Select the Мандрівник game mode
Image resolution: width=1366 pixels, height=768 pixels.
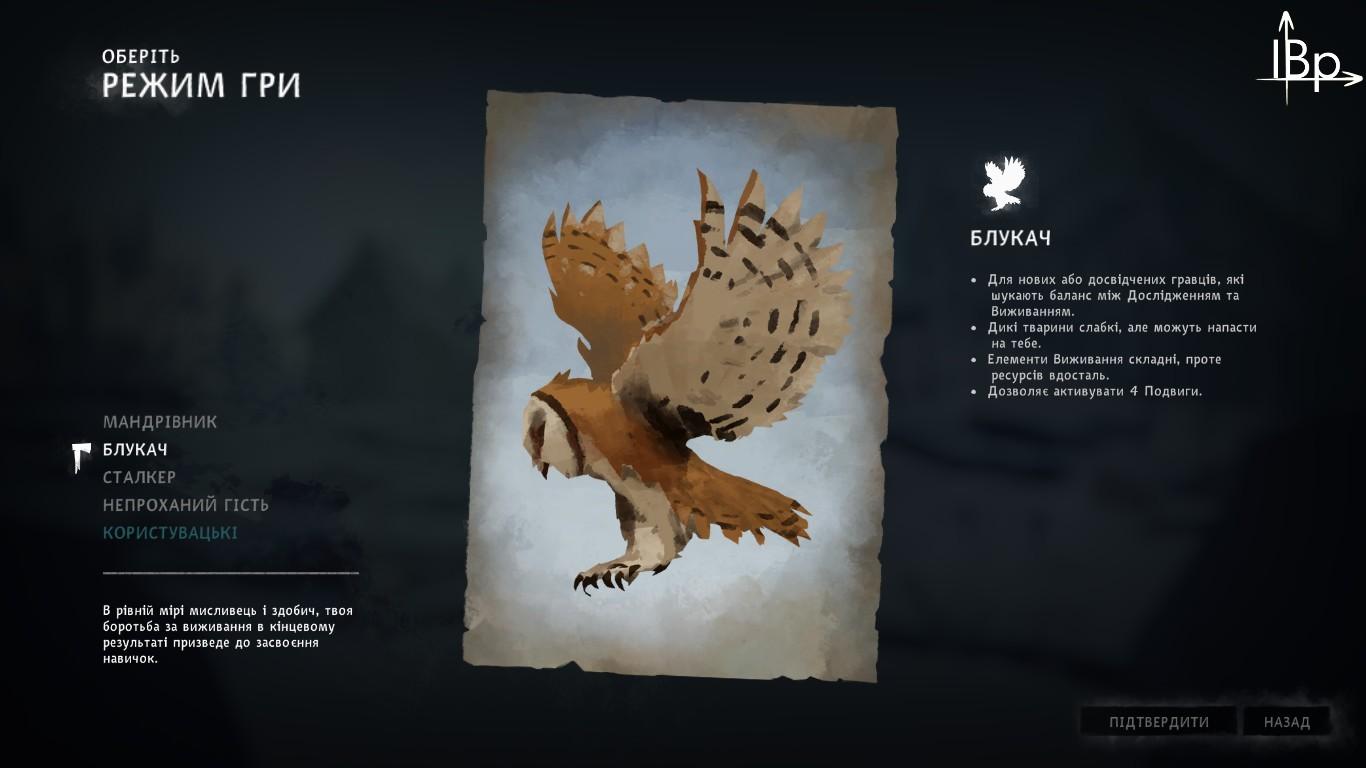(x=160, y=422)
